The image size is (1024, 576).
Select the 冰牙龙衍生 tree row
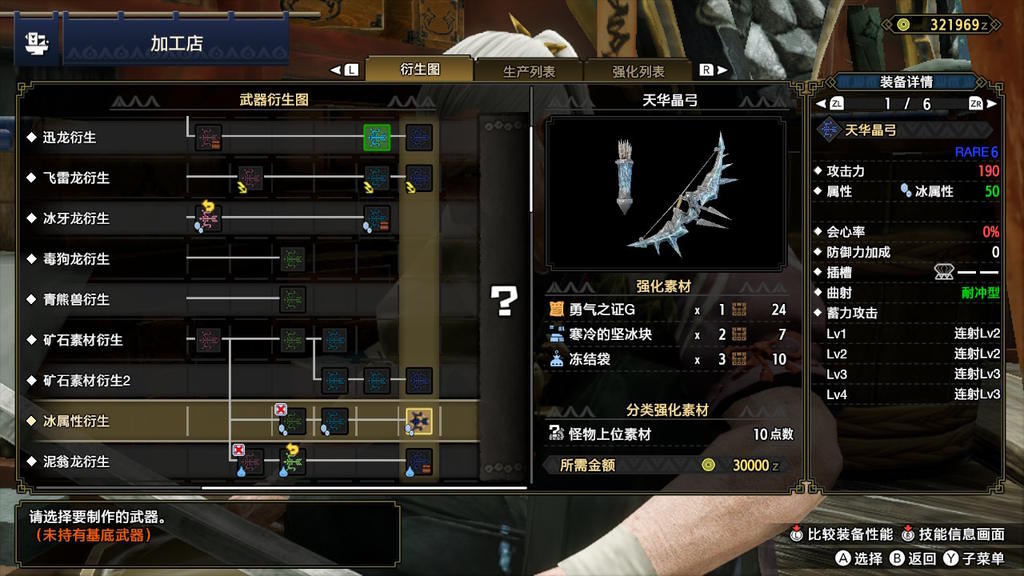tap(76, 218)
